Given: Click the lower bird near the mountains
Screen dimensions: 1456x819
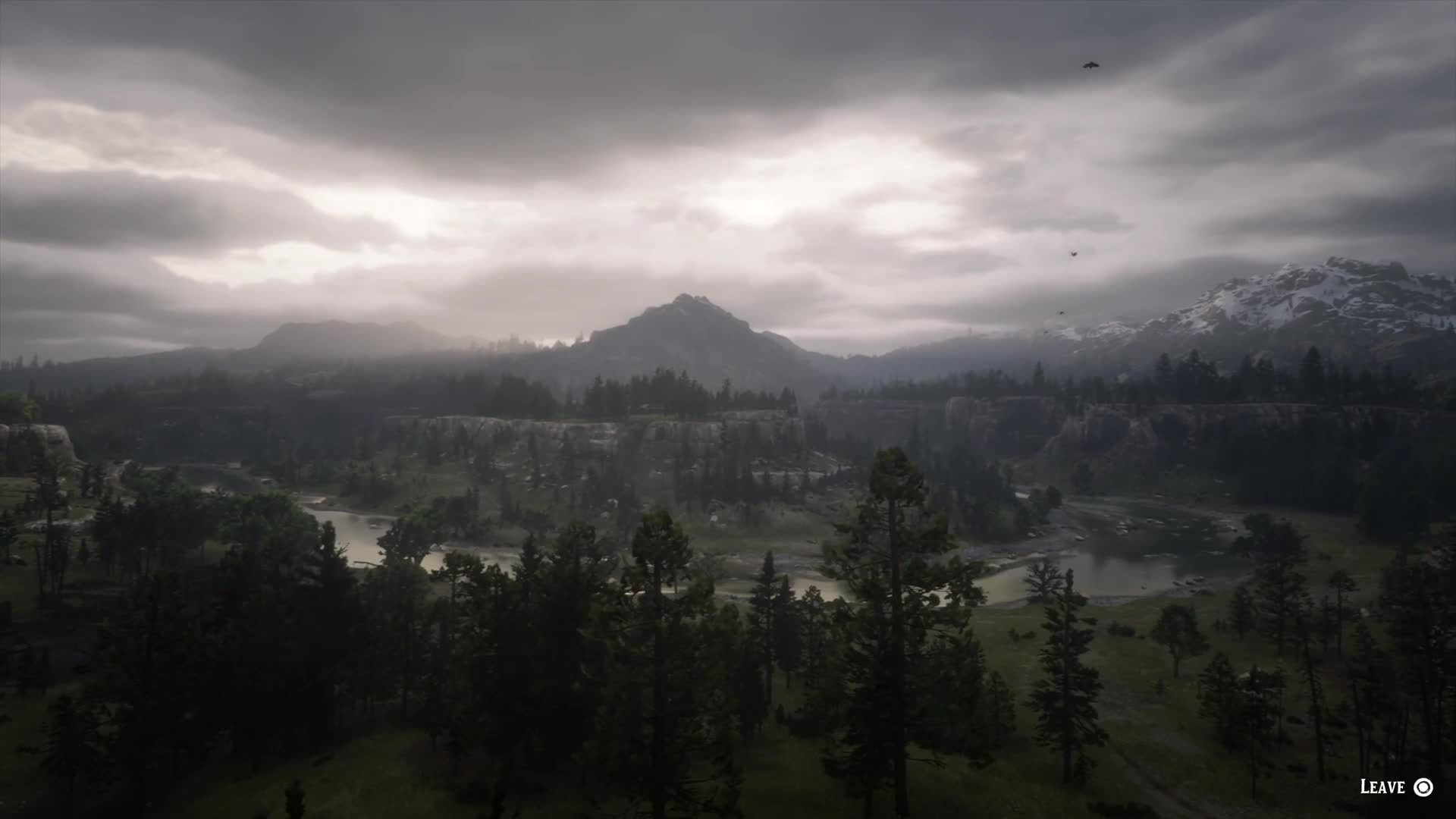Looking at the screenshot, I should click(x=1061, y=312).
